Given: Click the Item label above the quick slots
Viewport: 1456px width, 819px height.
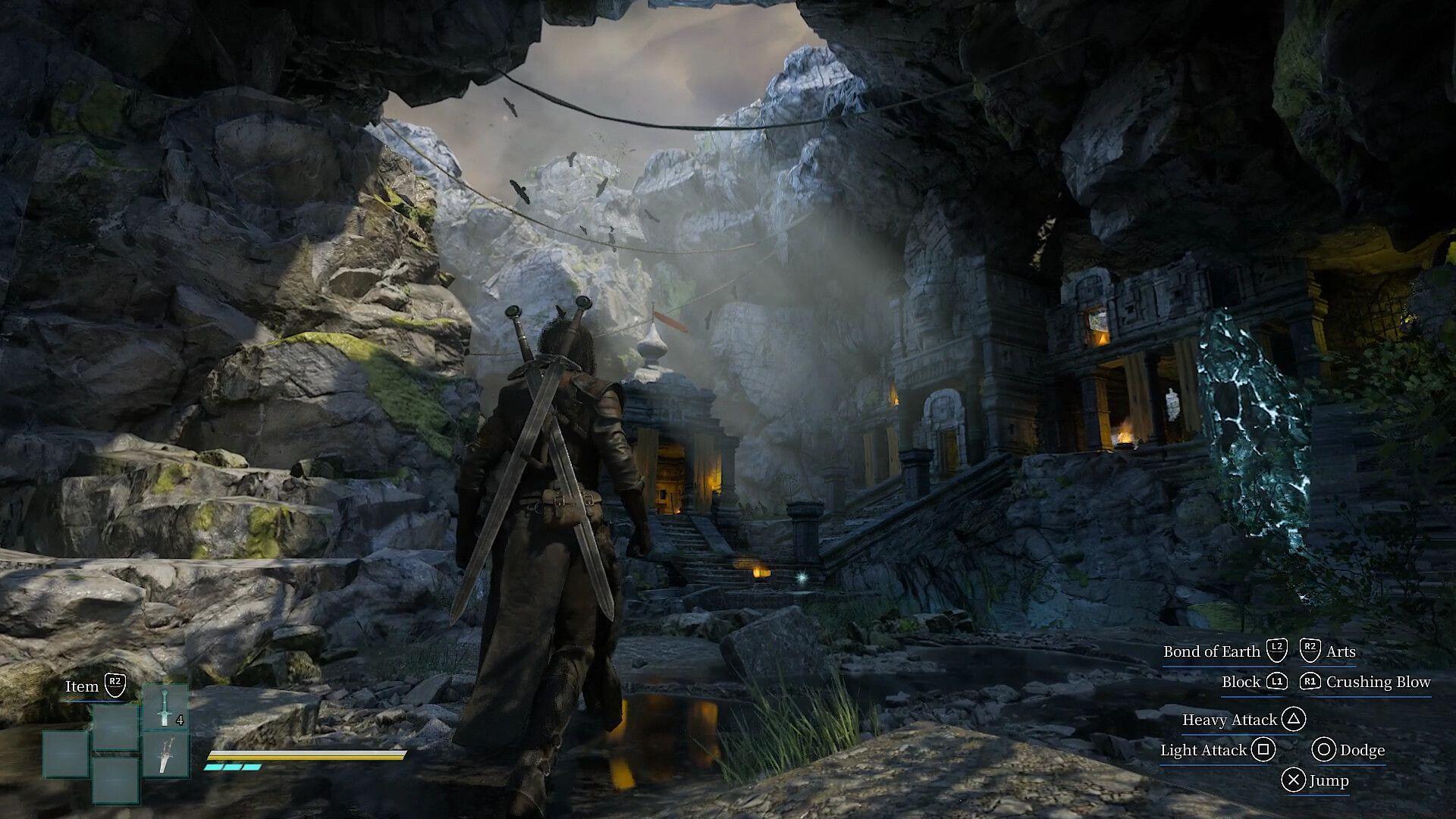Looking at the screenshot, I should [x=82, y=686].
